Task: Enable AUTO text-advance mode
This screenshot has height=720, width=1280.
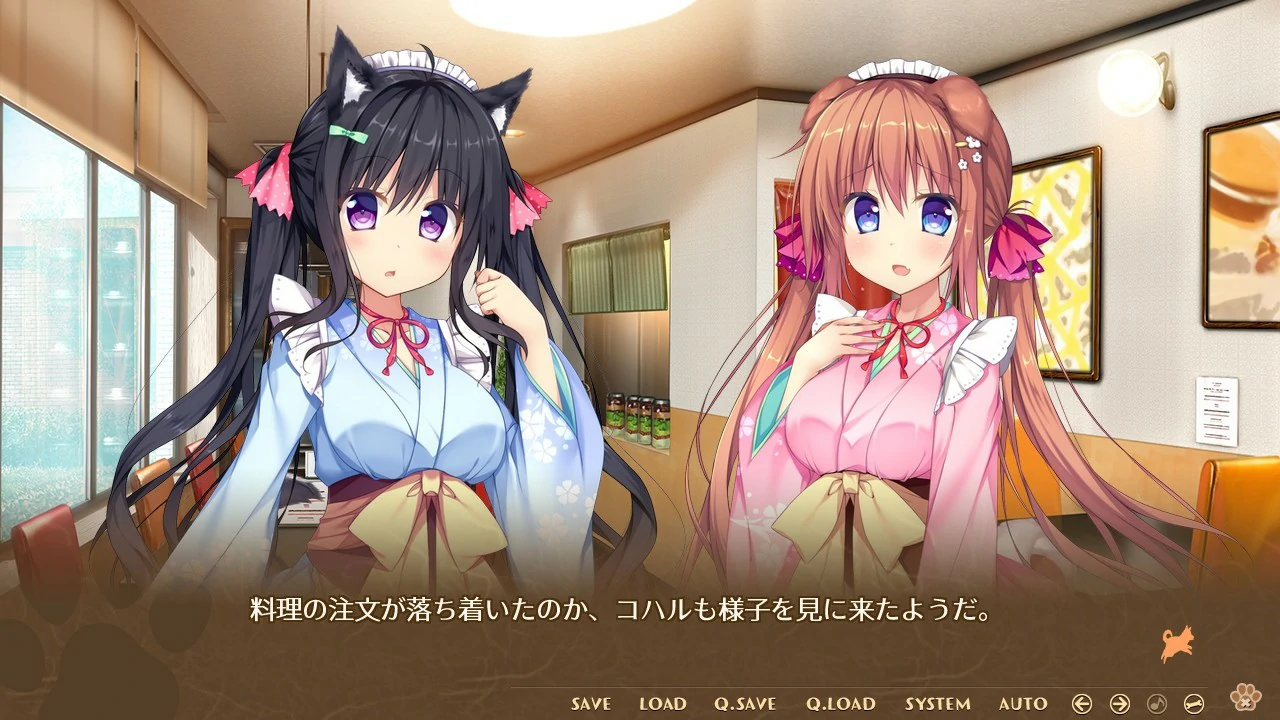Action: (1021, 704)
